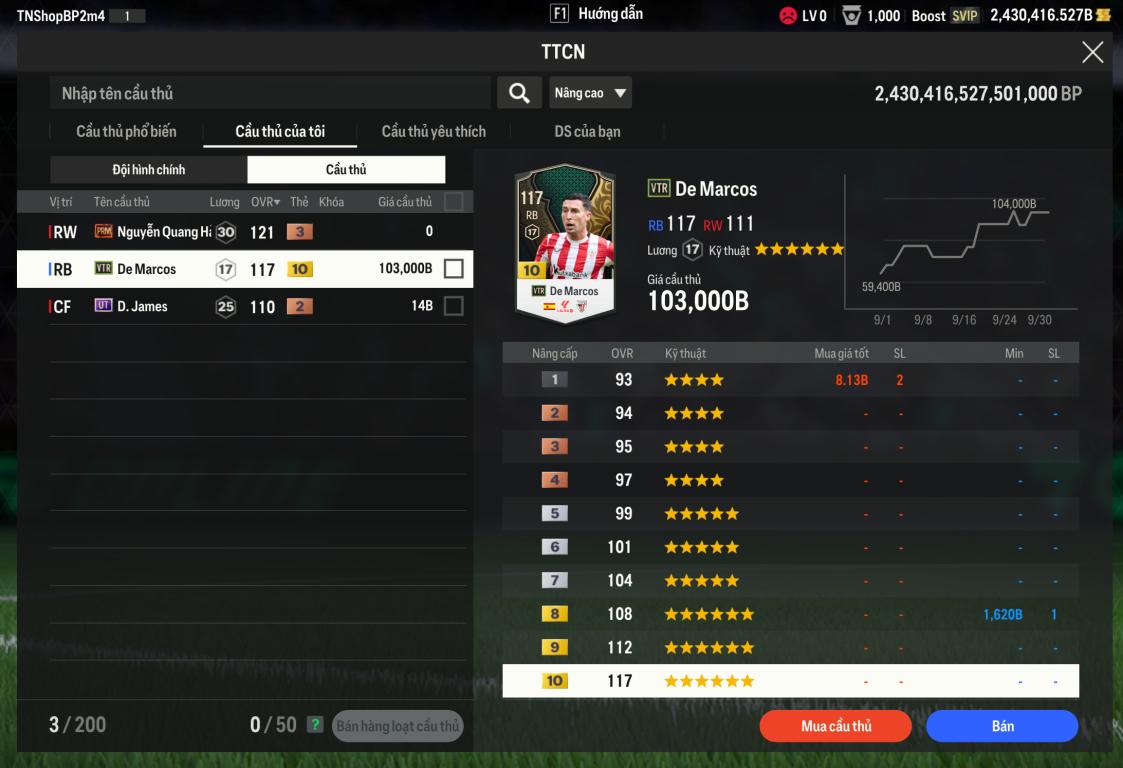The width and height of the screenshot is (1123, 768).
Task: Open the DS của bạn tab
Action: click(587, 131)
